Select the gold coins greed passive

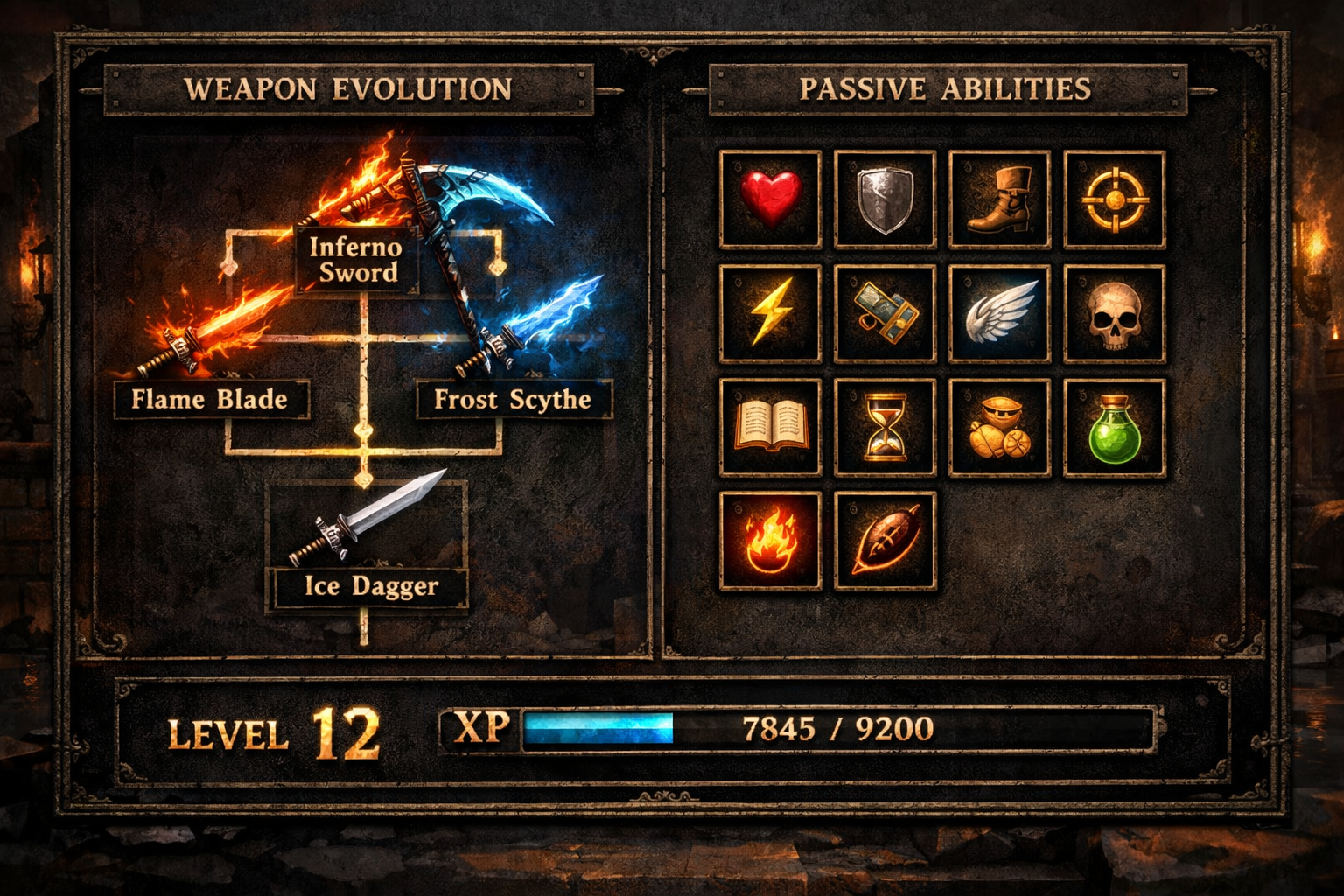[x=1001, y=428]
